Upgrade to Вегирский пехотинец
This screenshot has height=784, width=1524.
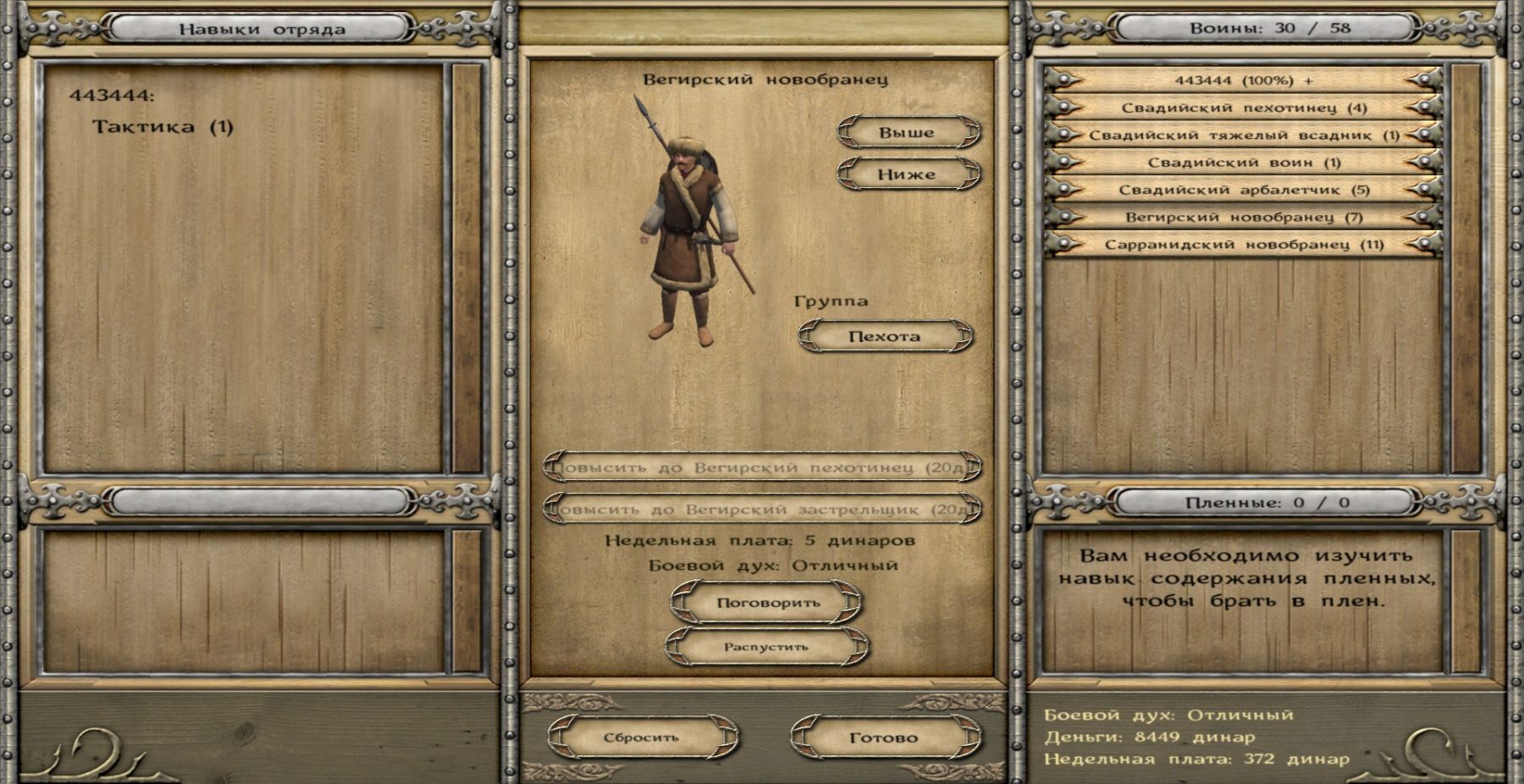[x=762, y=467]
